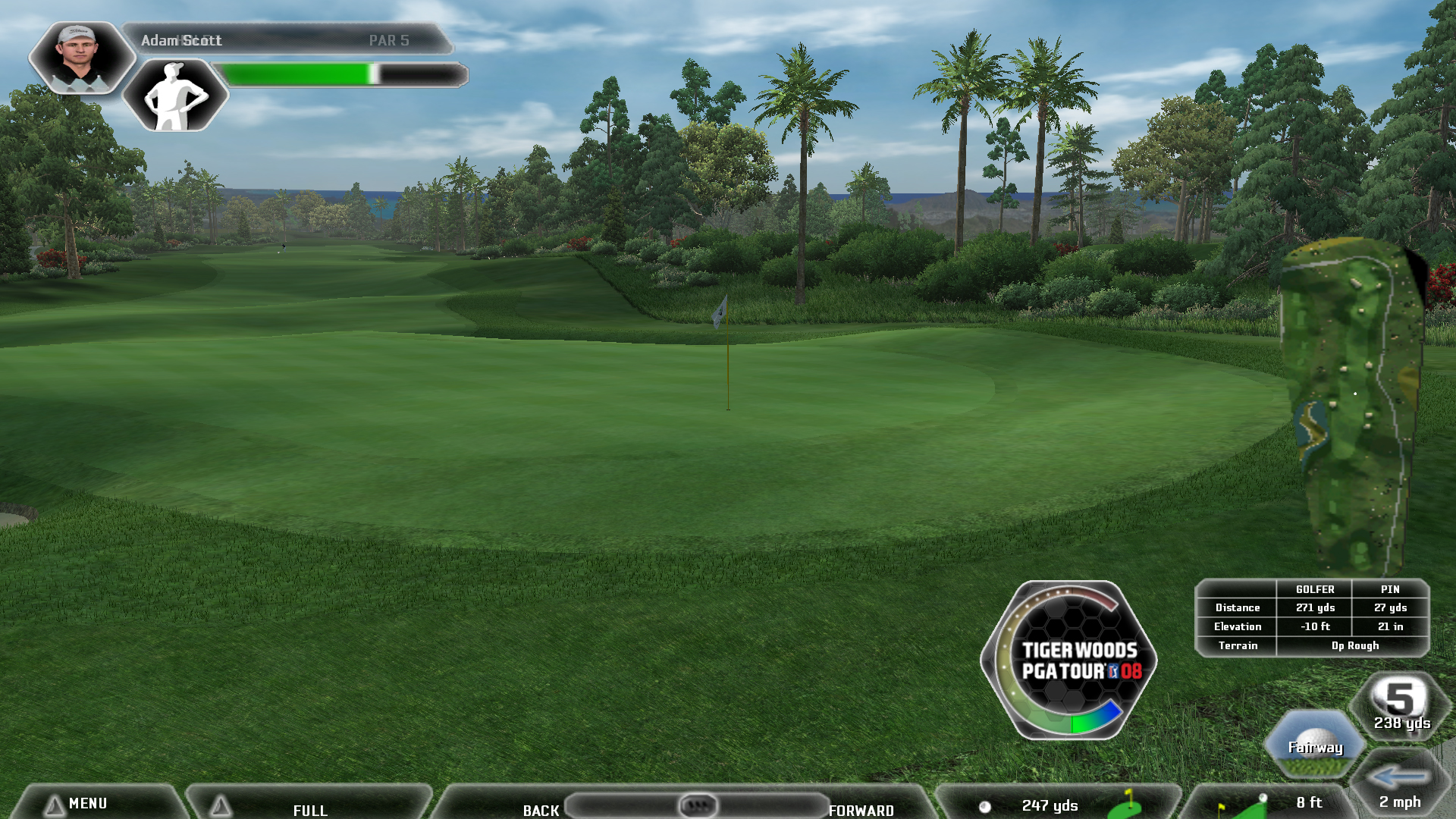The width and height of the screenshot is (1456, 819).
Task: Open the MENU button
Action: tap(87, 803)
